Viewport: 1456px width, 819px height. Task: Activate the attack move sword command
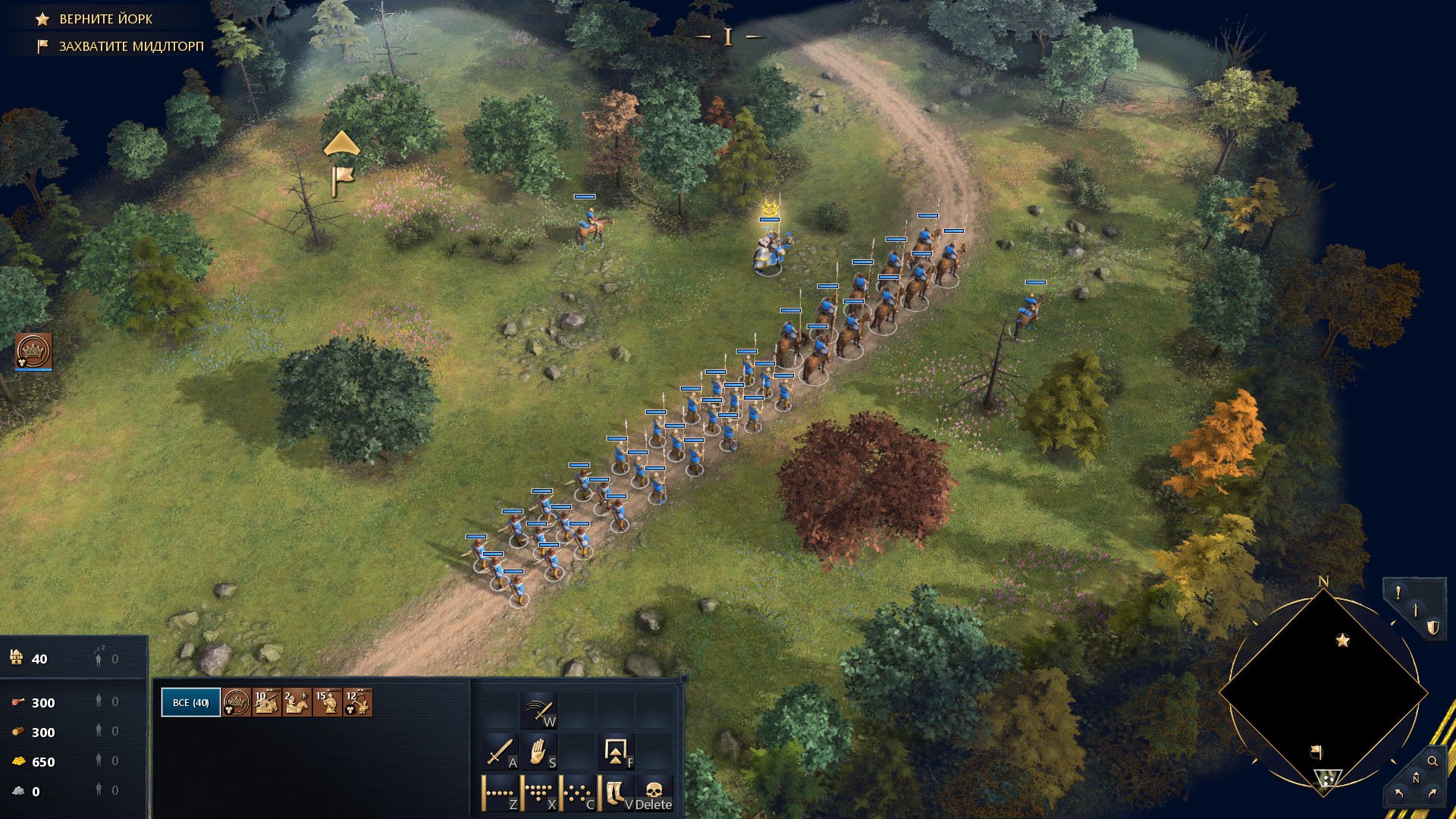click(x=498, y=752)
